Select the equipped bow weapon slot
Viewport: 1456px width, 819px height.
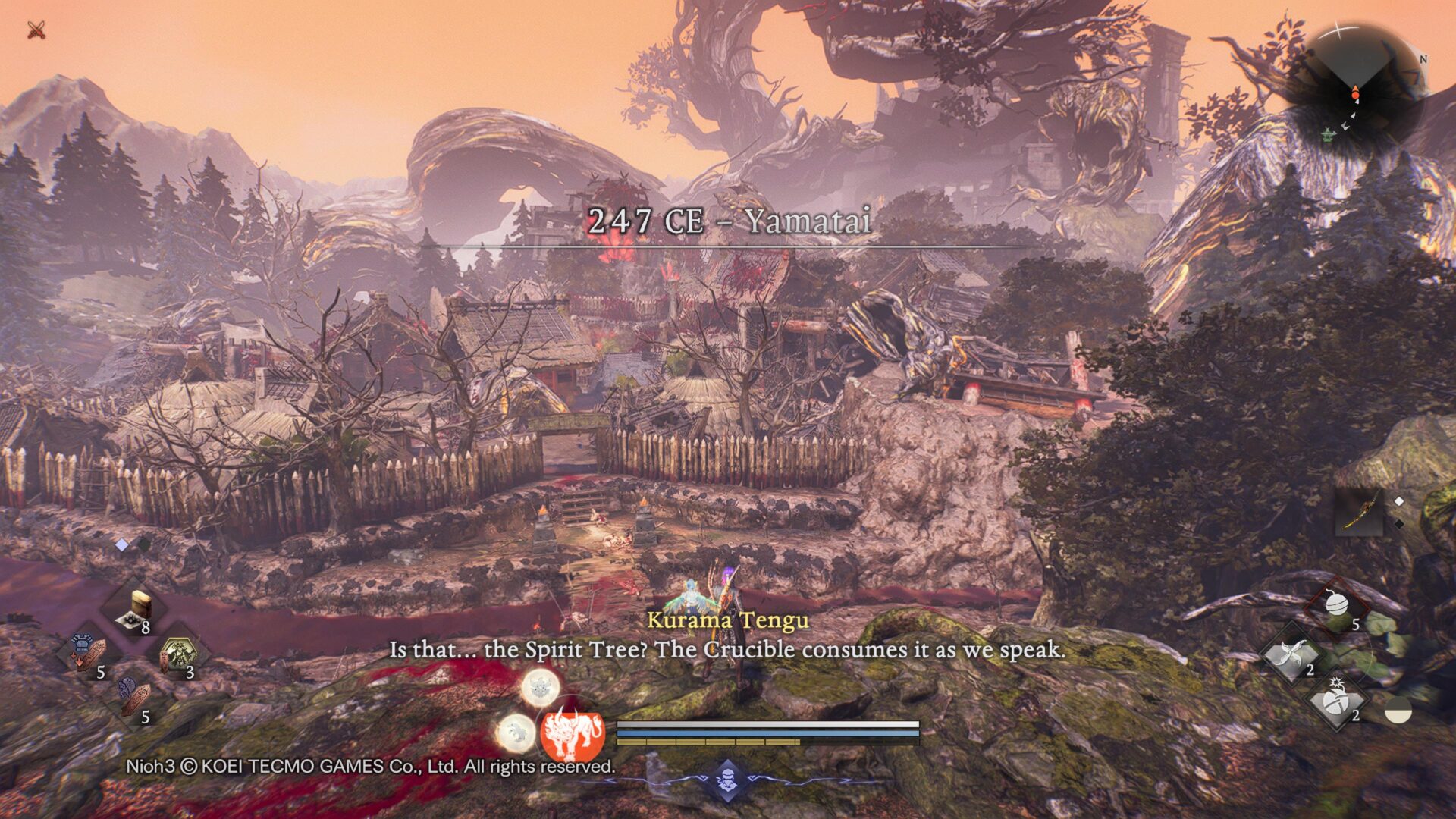click(1359, 512)
